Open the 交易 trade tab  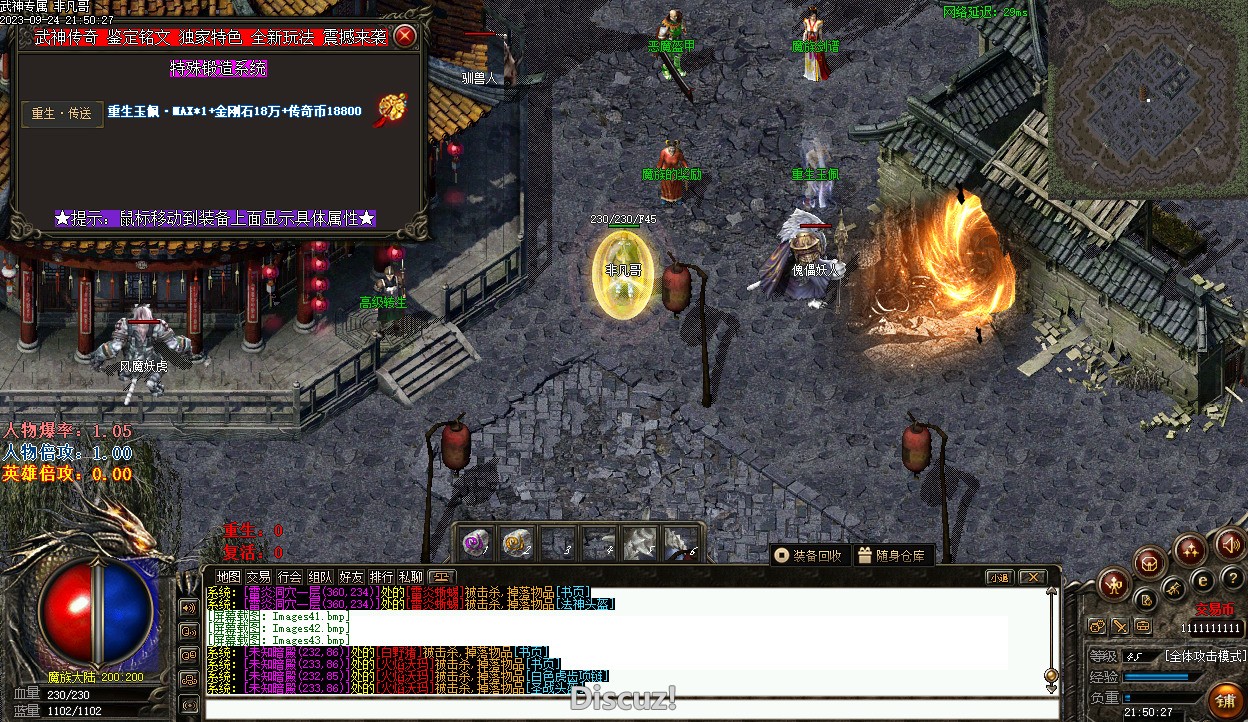click(x=259, y=577)
